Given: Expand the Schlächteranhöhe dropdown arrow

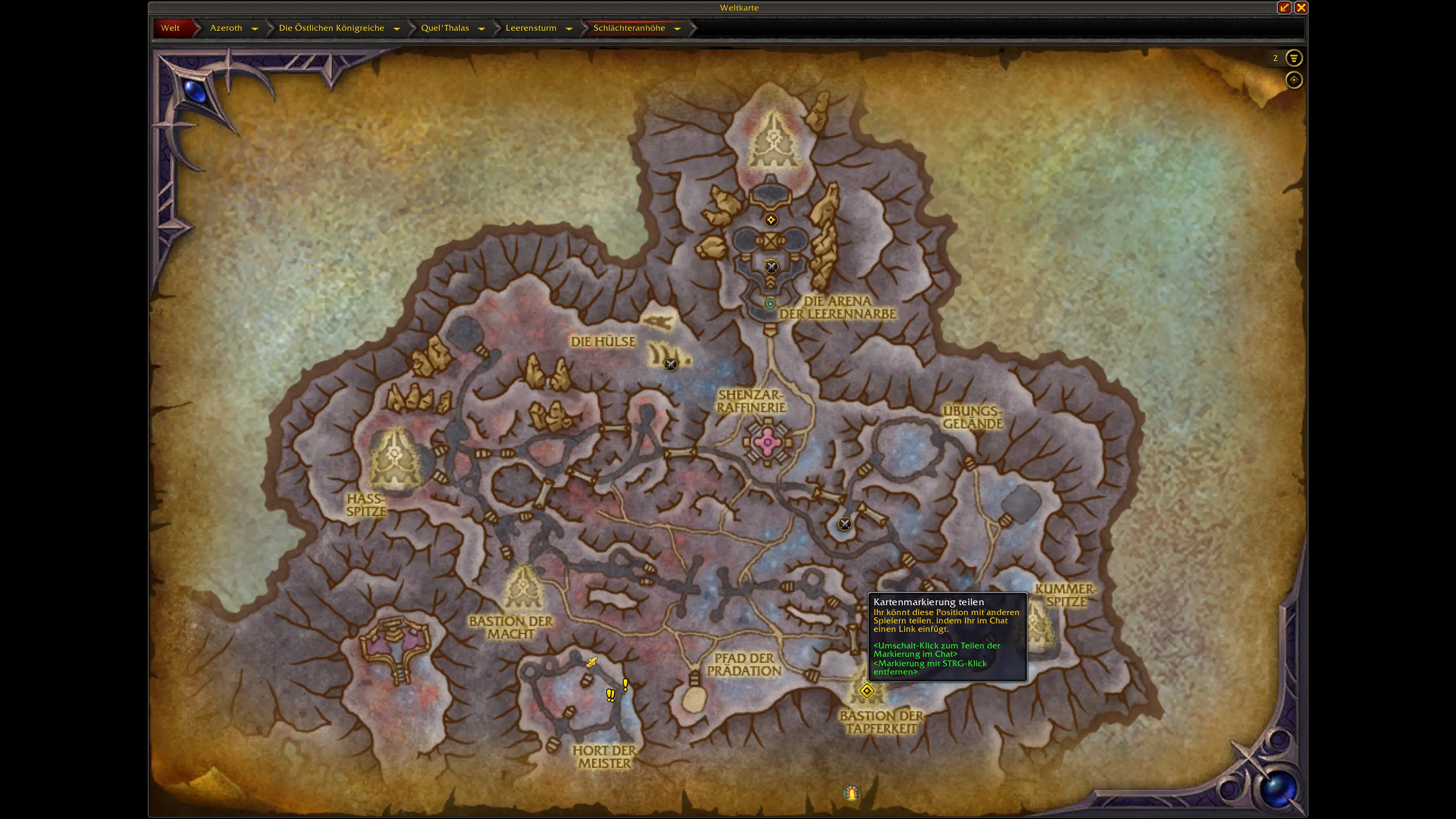Looking at the screenshot, I should tap(678, 28).
